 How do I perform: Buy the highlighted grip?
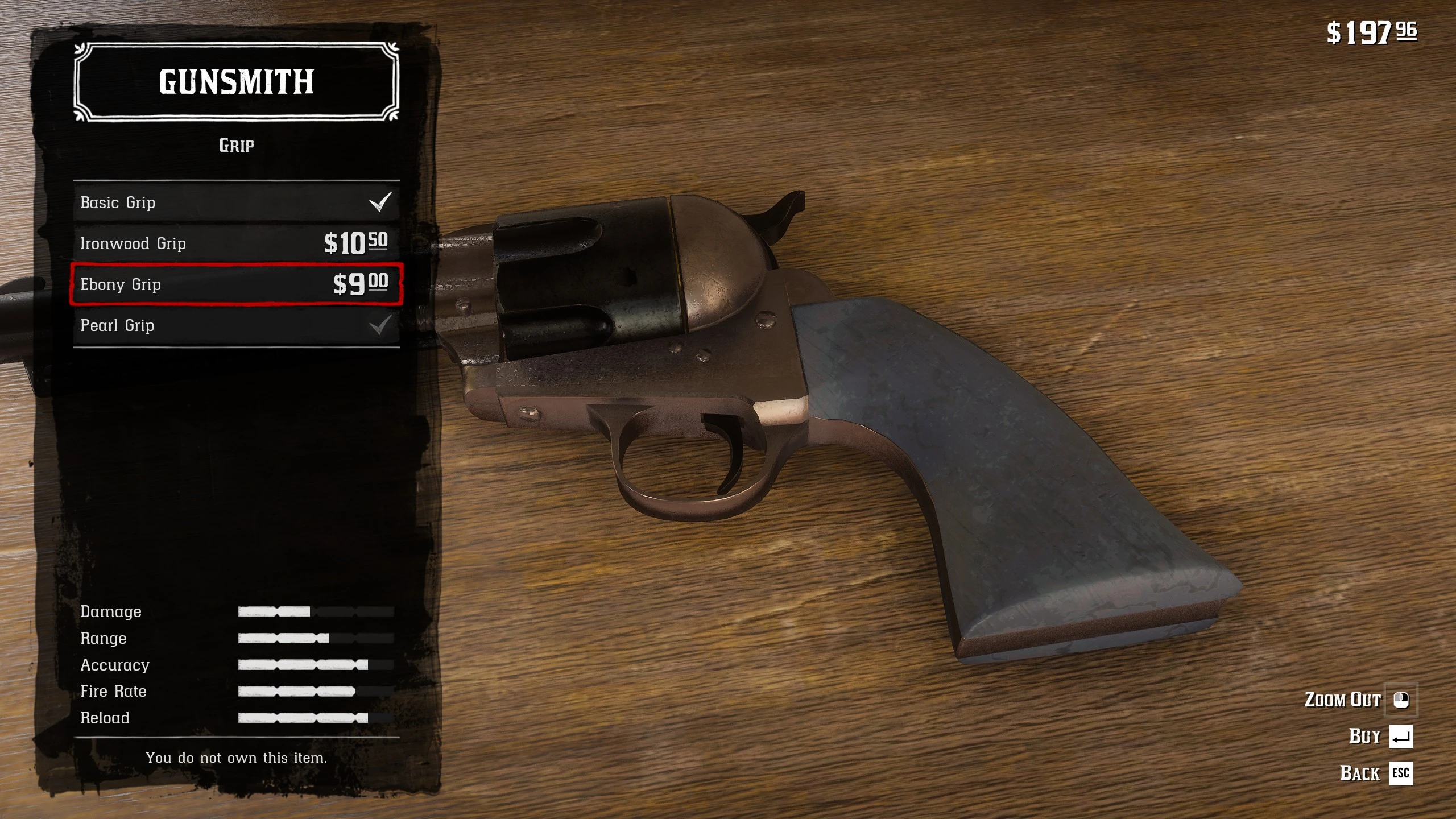pyautogui.click(x=1381, y=737)
